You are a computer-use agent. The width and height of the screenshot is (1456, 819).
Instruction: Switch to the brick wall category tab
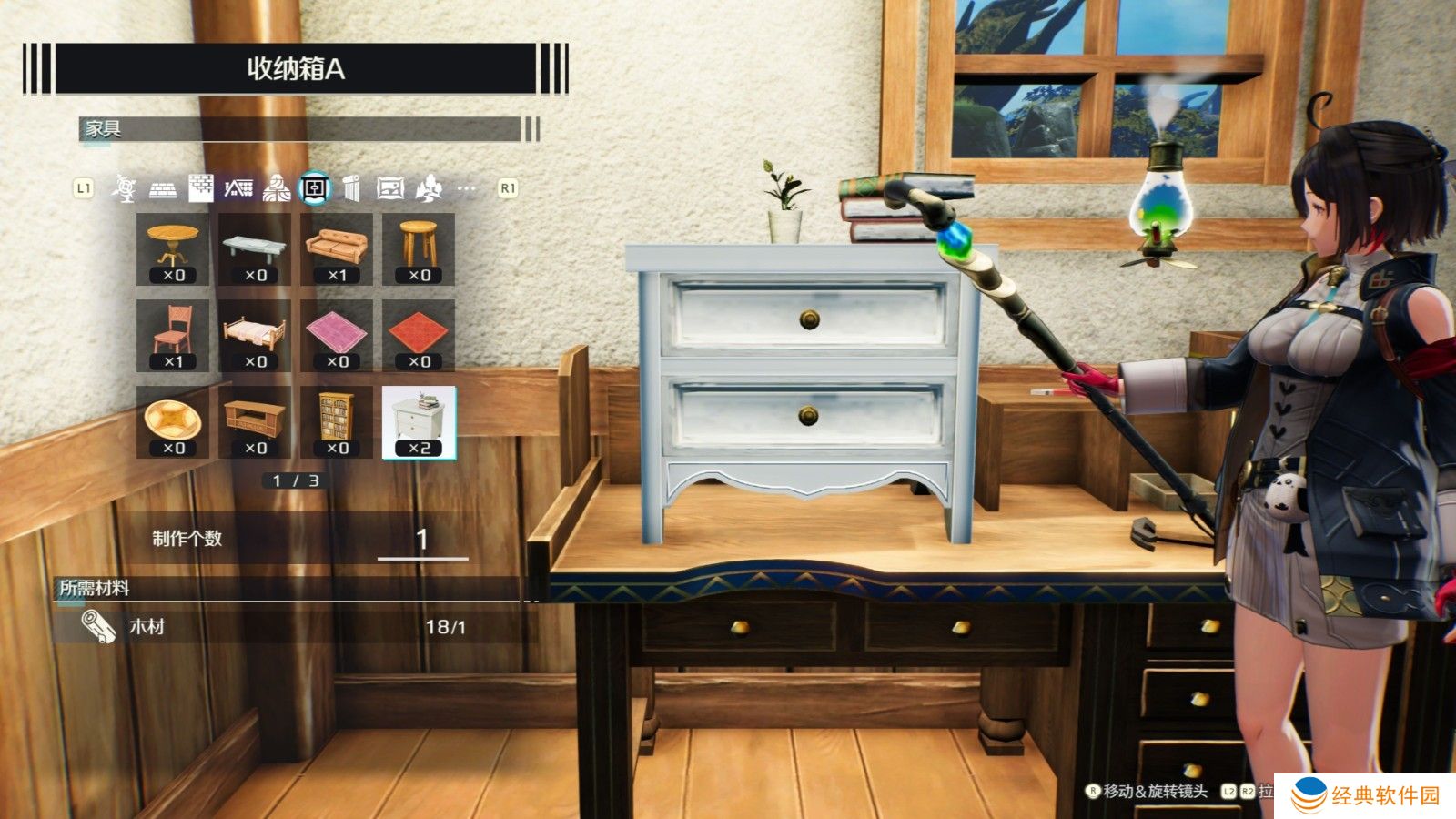tap(201, 188)
